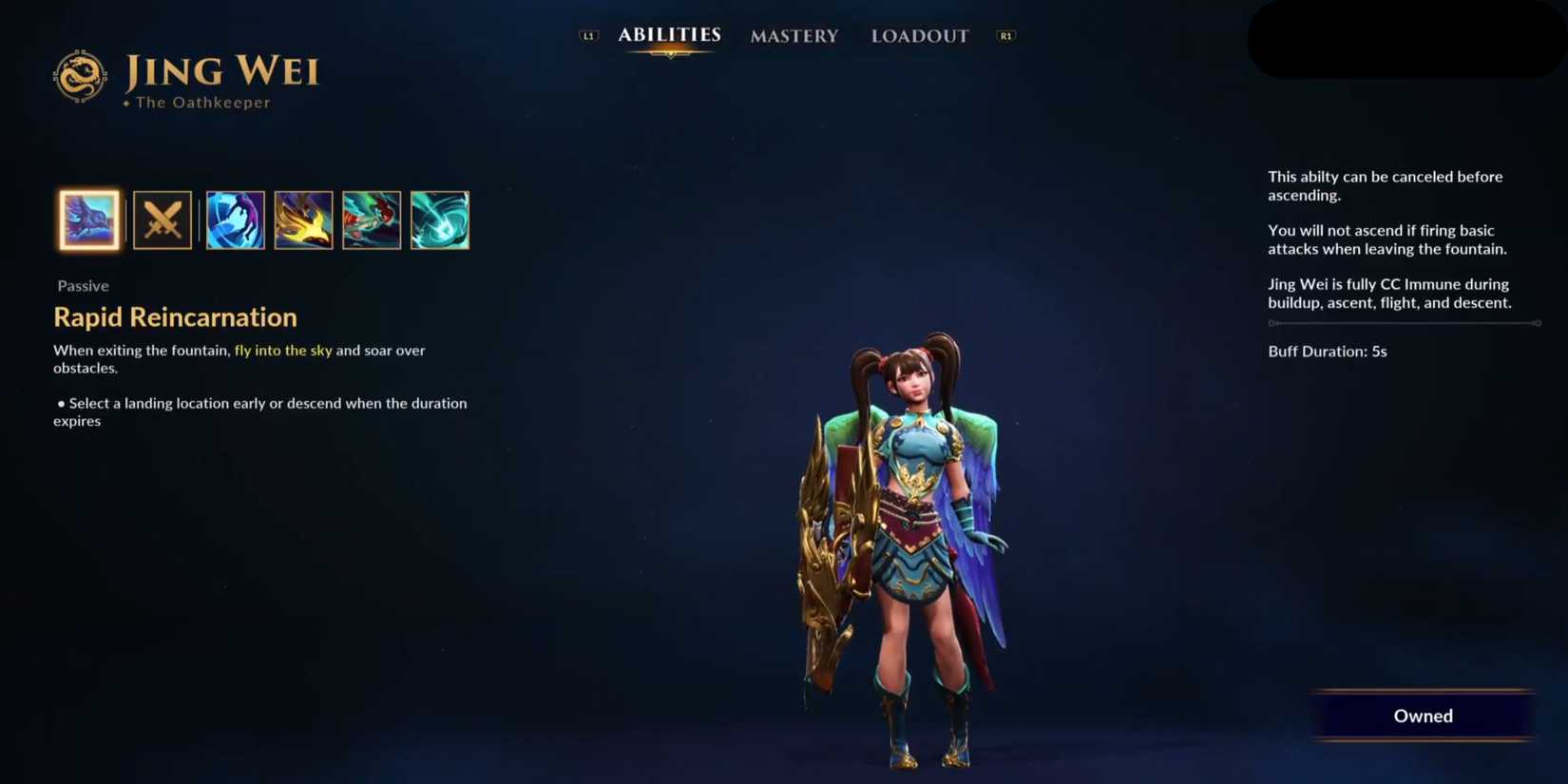Open the Persistent Gust ability icon
This screenshot has height=784, width=1568.
(x=234, y=220)
